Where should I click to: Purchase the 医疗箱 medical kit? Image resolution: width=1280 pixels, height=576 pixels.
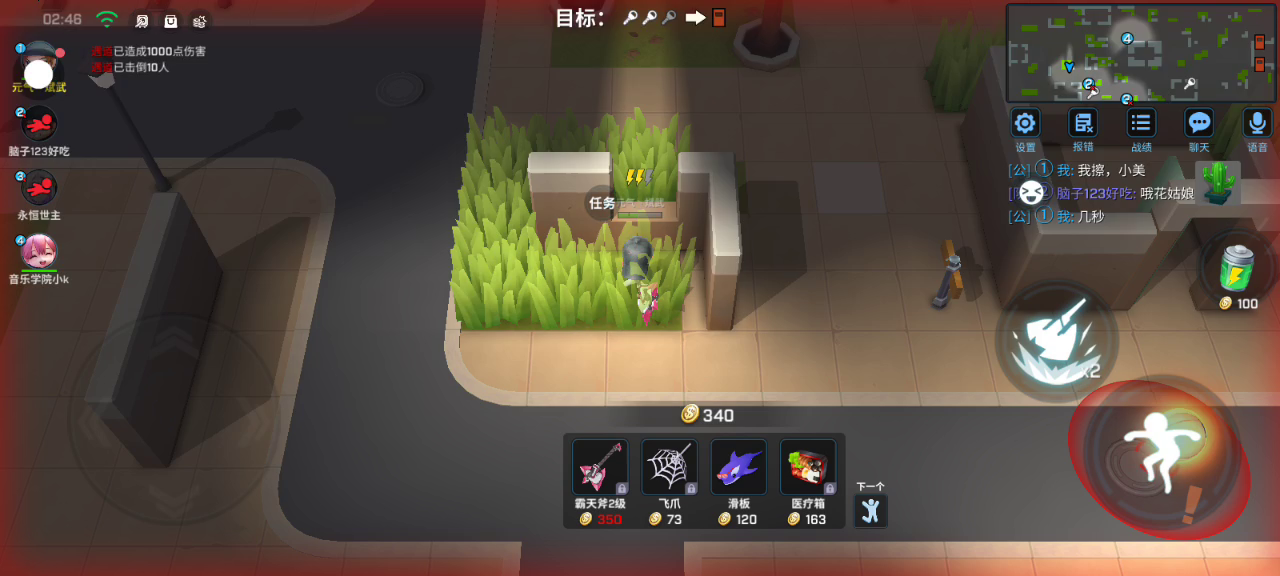pos(808,467)
